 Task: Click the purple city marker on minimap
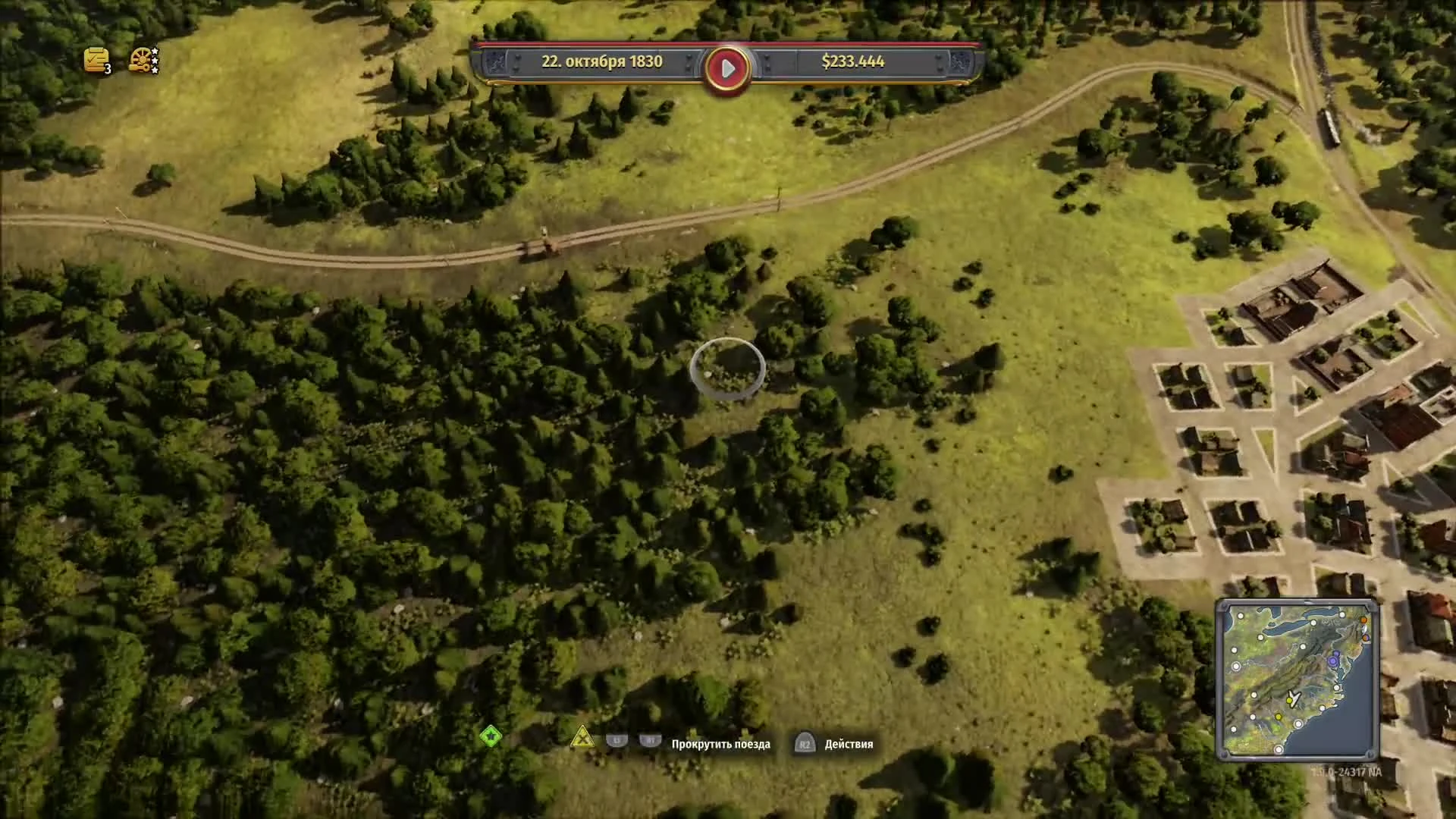tap(1332, 661)
